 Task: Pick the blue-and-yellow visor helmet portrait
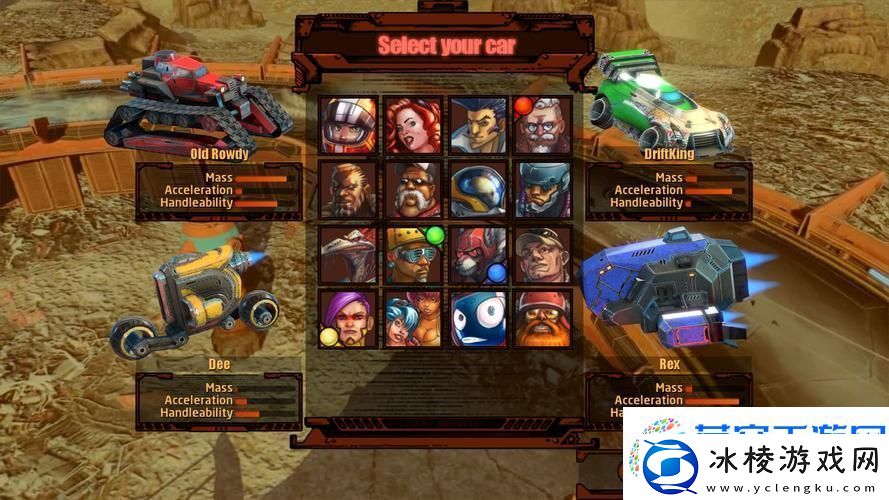point(478,189)
